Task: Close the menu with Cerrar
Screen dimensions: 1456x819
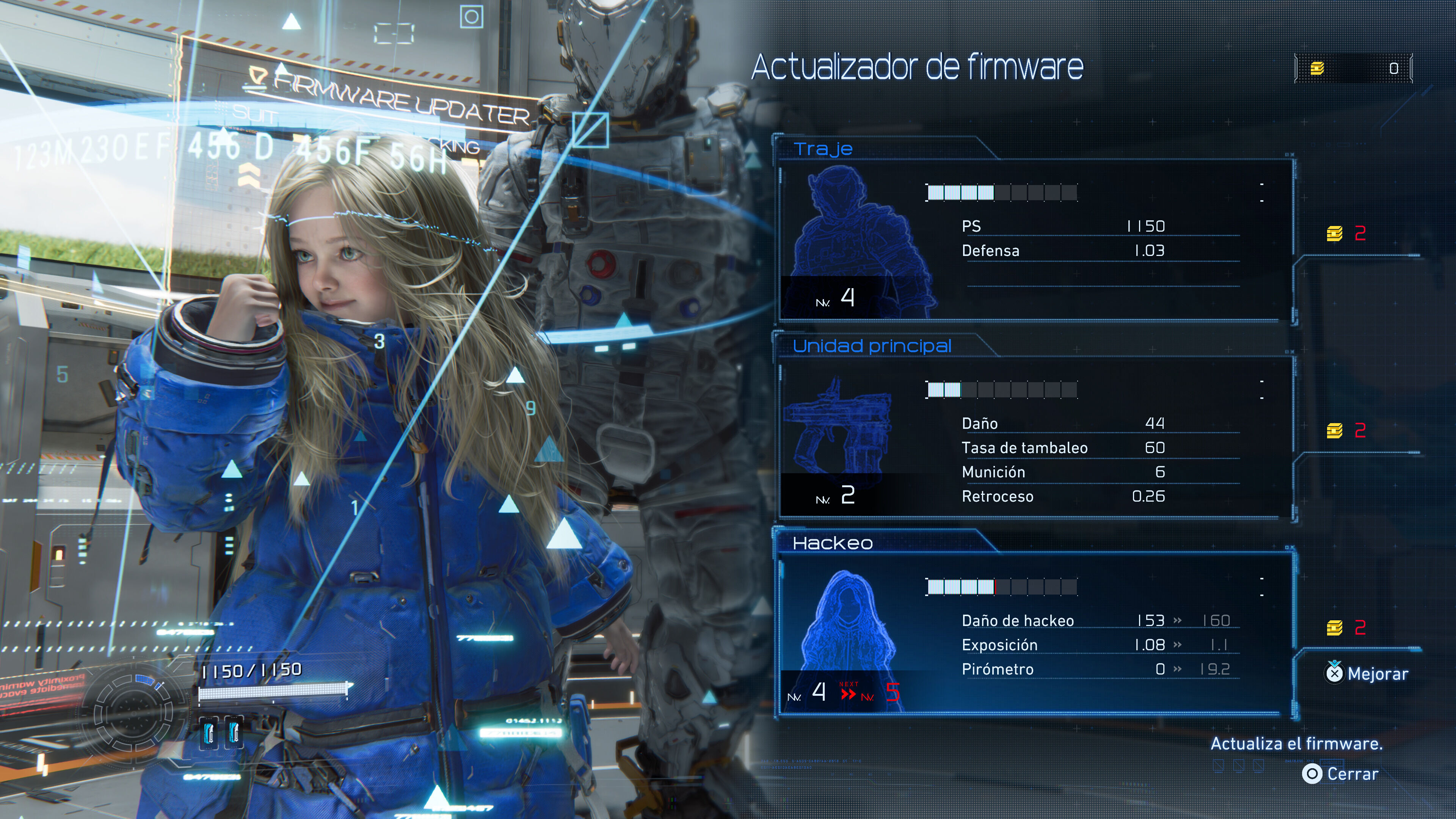Action: click(x=1341, y=774)
